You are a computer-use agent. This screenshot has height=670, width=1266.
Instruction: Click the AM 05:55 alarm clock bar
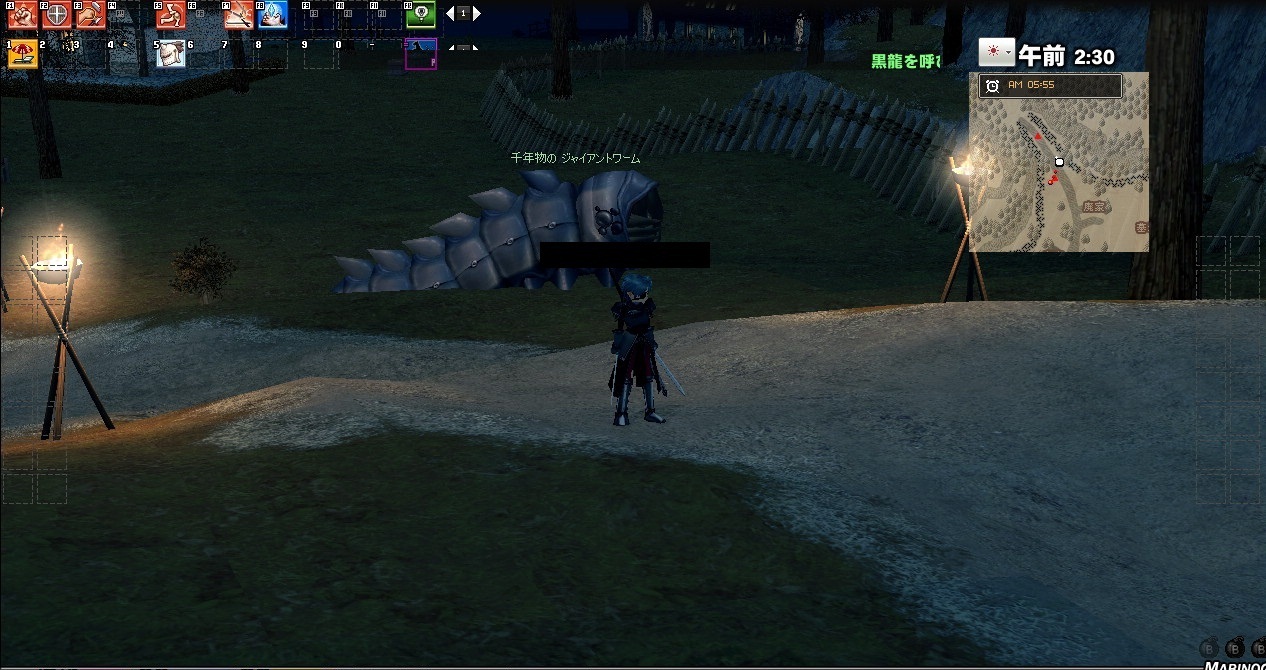(x=1050, y=86)
